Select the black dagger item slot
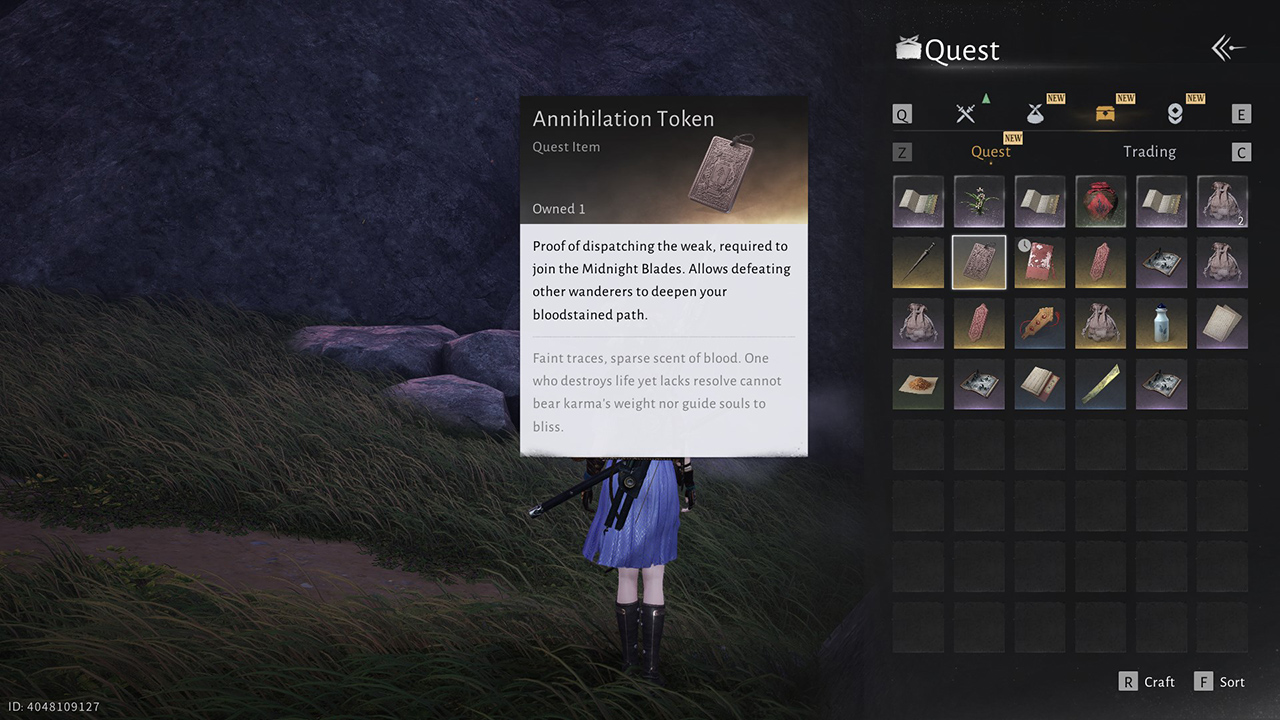This screenshot has height=720, width=1280. (x=918, y=263)
